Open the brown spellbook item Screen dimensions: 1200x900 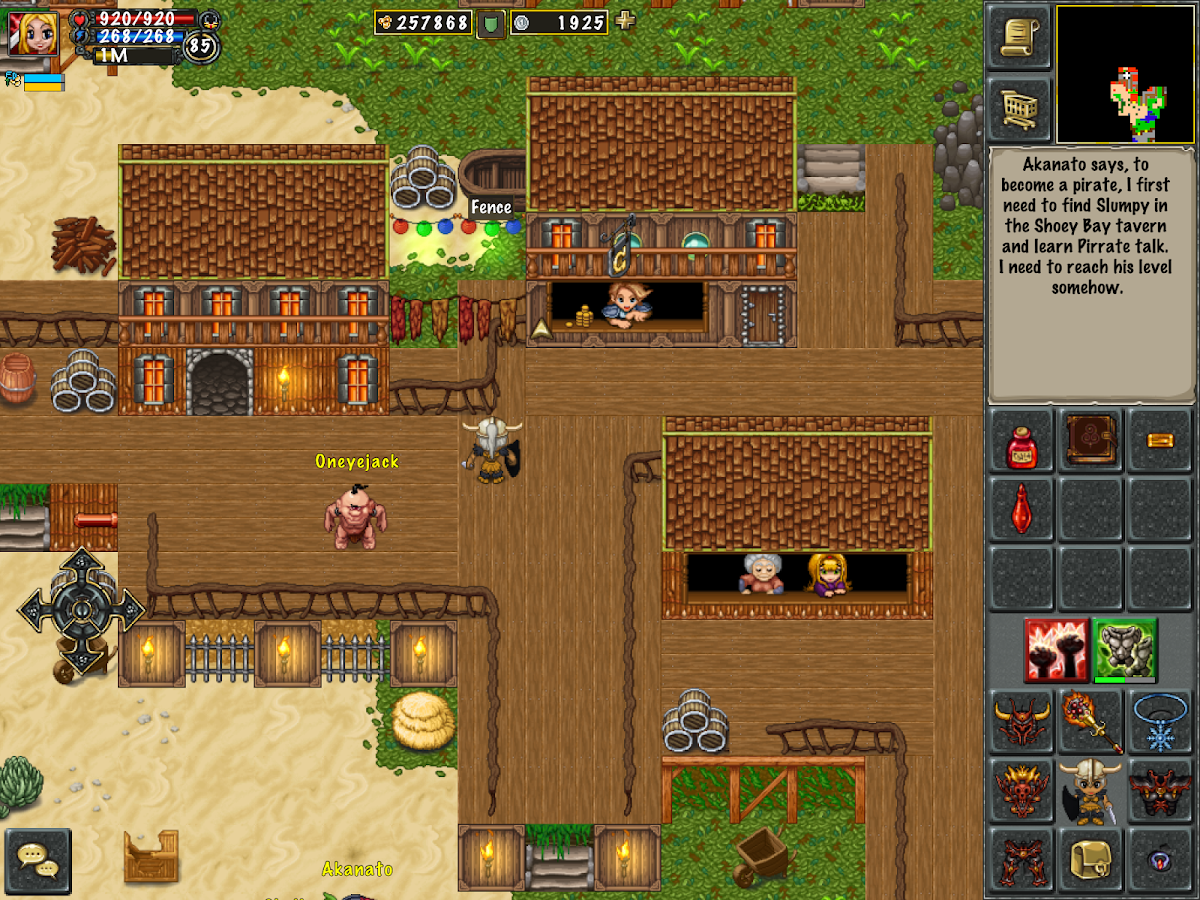1090,440
